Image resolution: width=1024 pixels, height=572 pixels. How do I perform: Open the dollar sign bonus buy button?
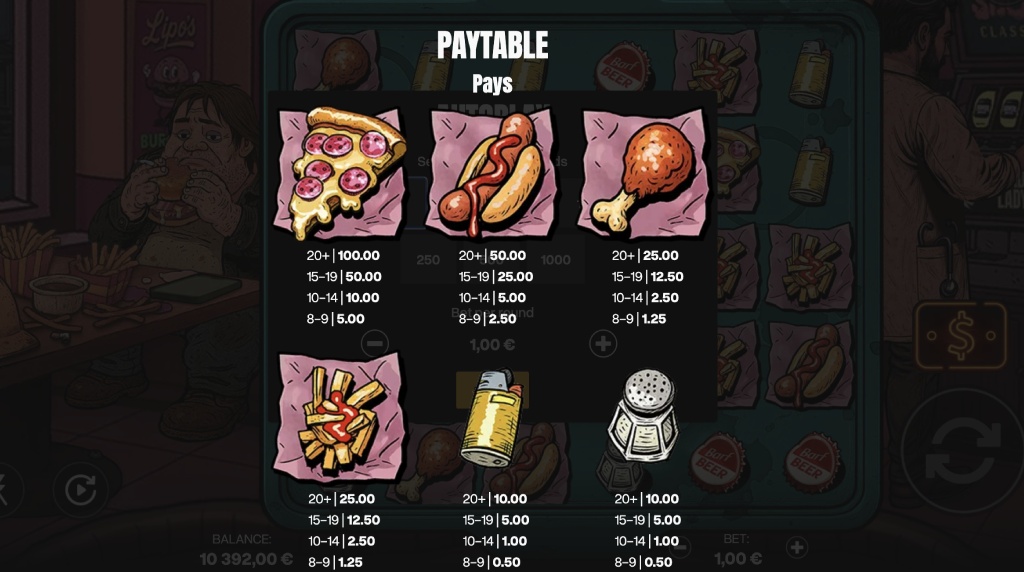coord(960,337)
